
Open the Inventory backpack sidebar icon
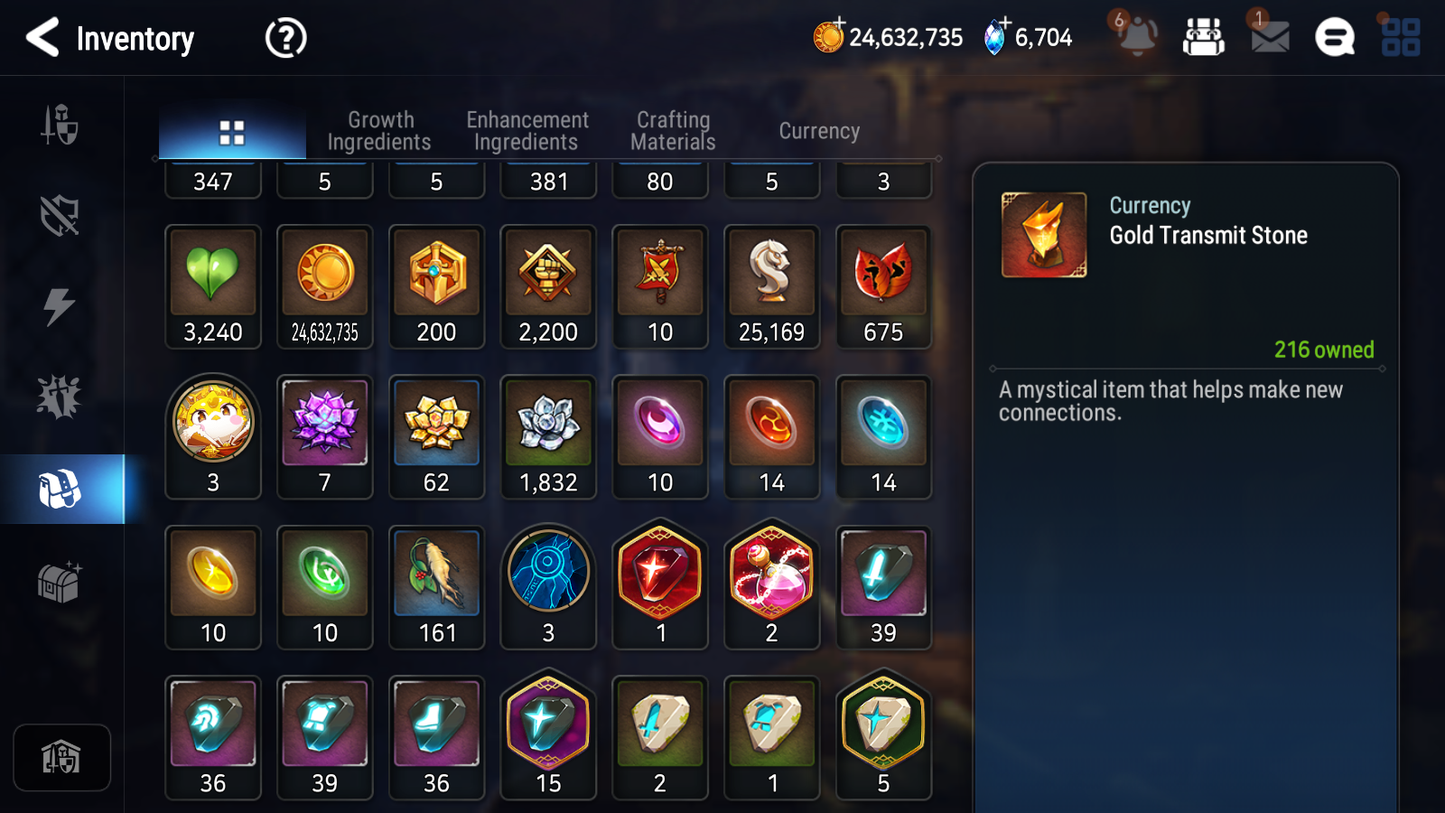coord(62,488)
